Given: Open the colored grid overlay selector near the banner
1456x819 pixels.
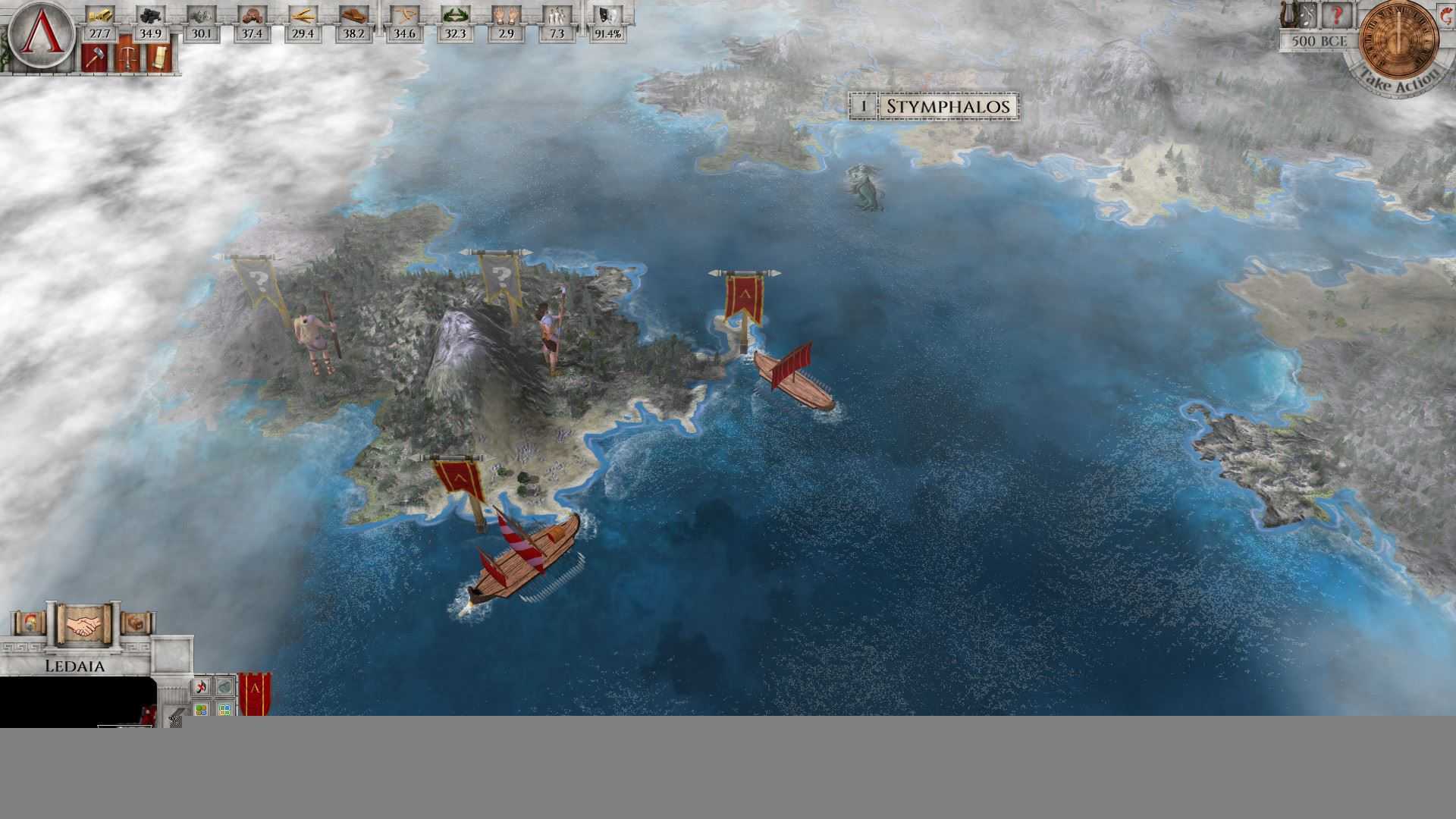Looking at the screenshot, I should point(224,708).
